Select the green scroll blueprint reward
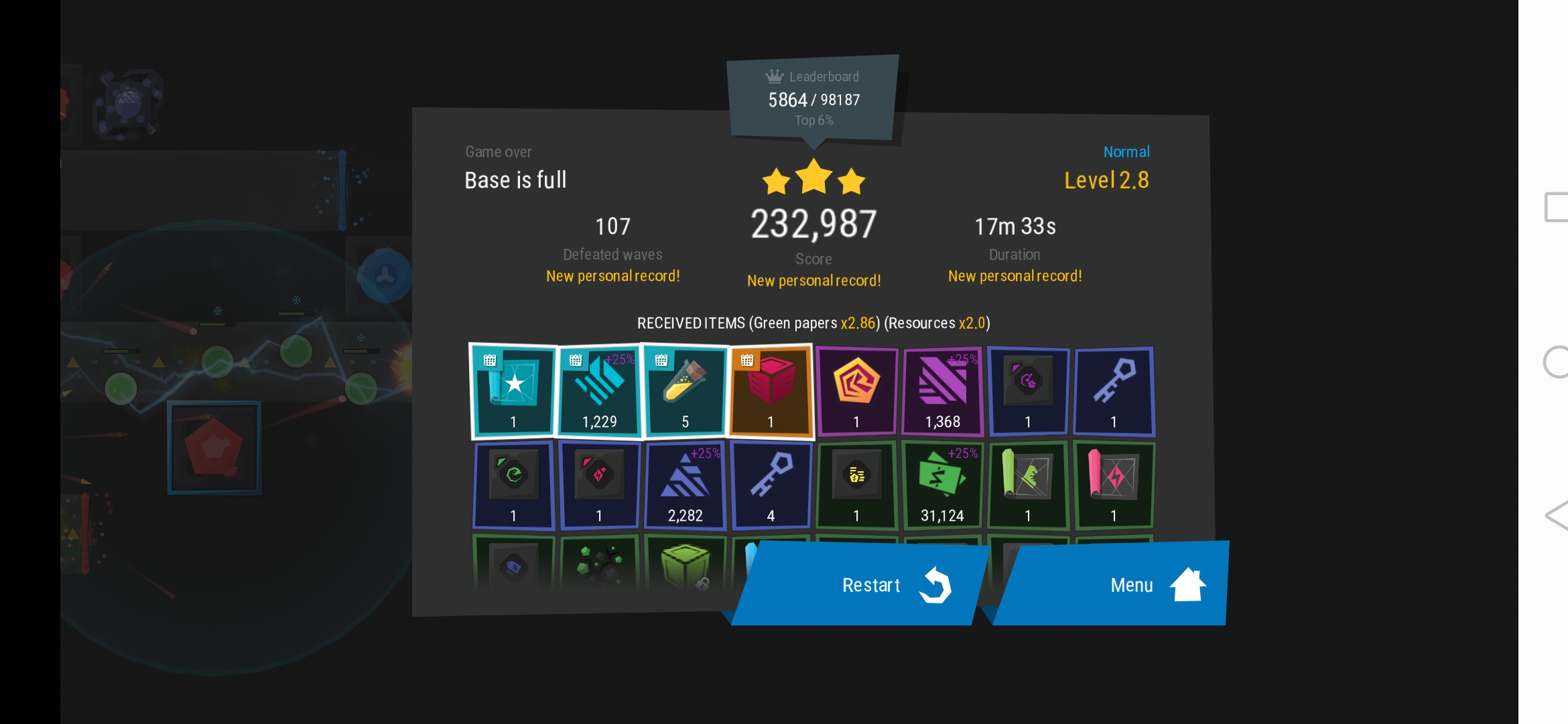Image resolution: width=1568 pixels, height=724 pixels. (1028, 485)
